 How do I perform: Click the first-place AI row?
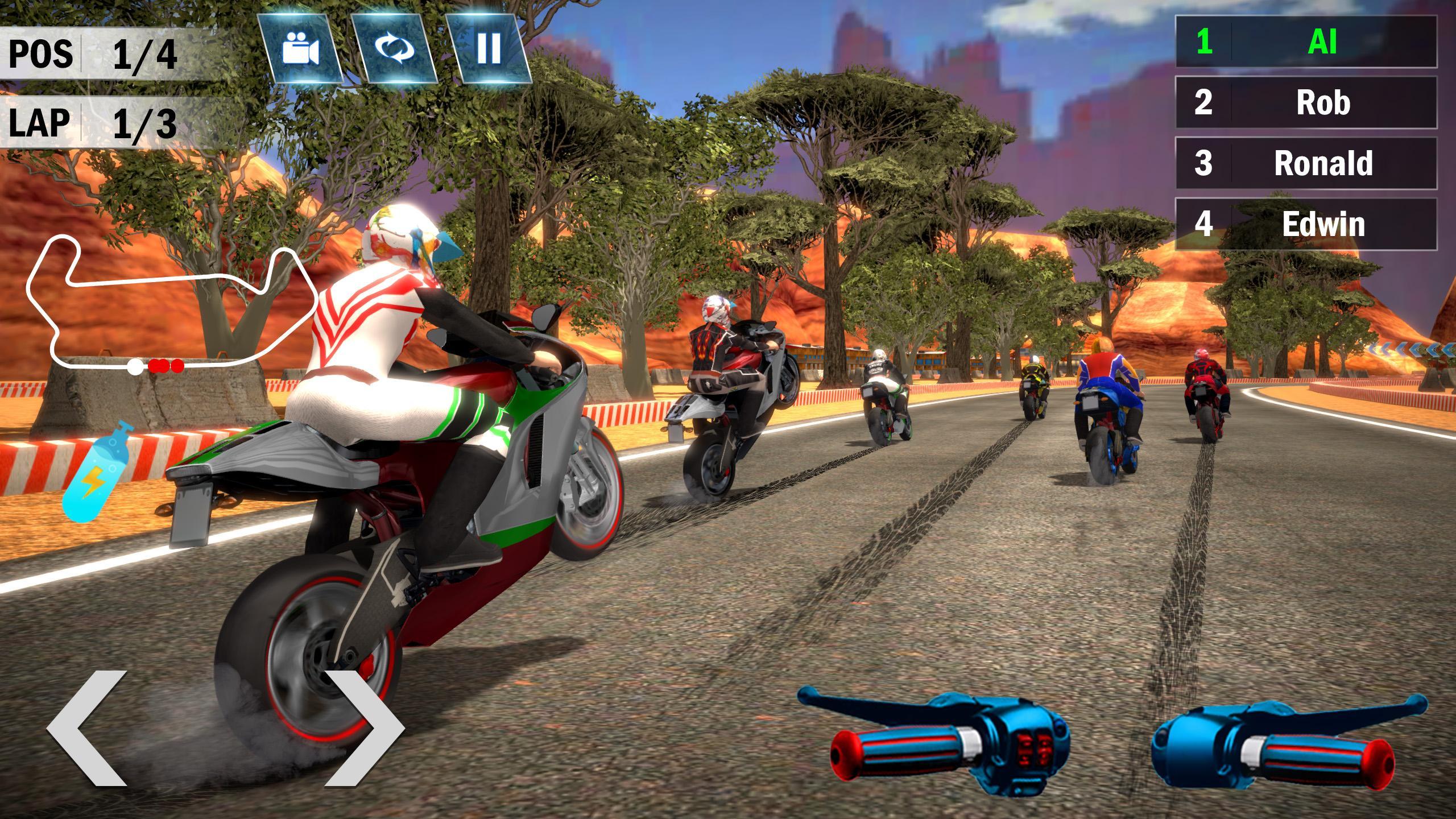[x=1305, y=42]
